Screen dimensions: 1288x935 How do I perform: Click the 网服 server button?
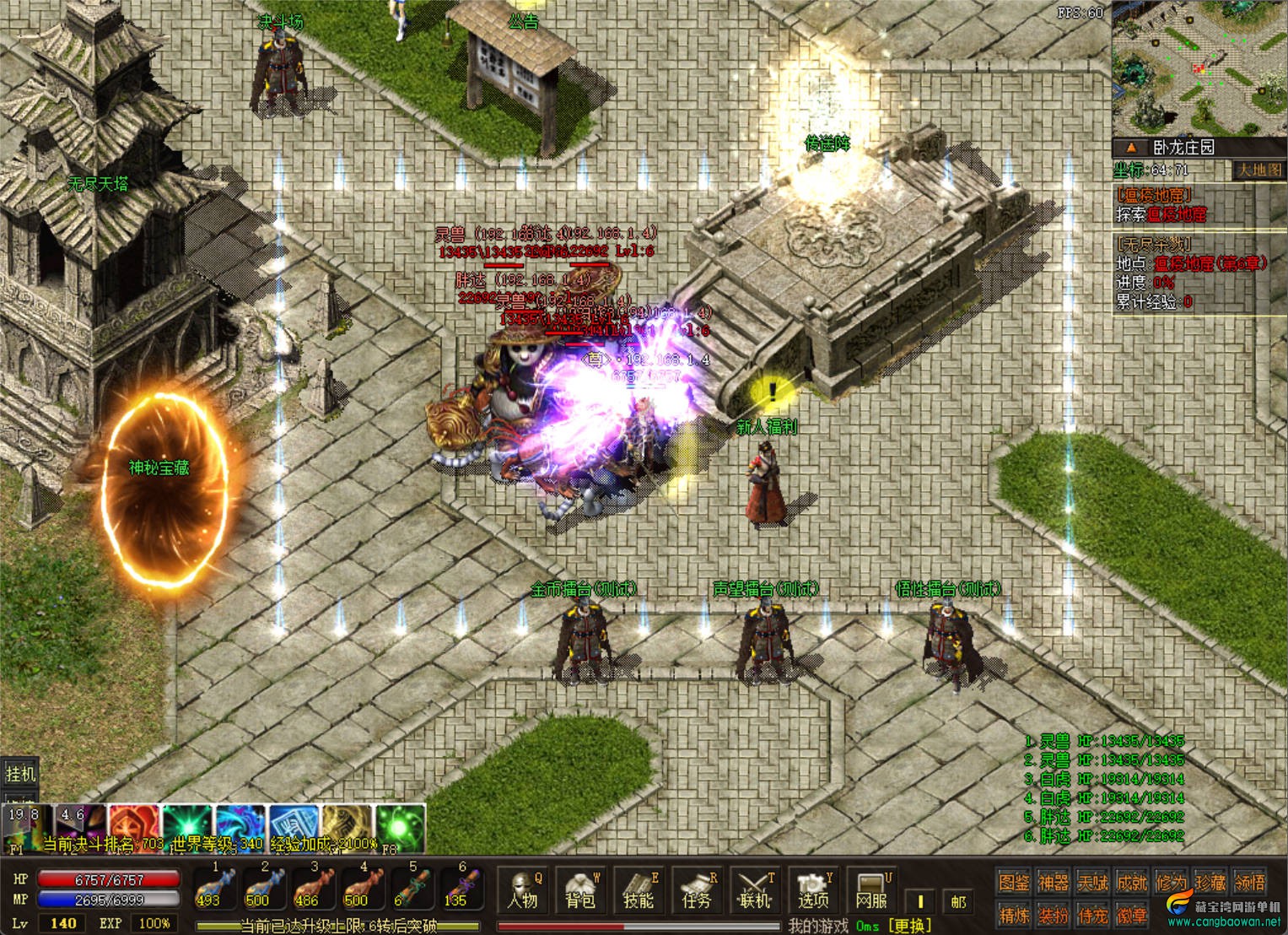[871, 891]
